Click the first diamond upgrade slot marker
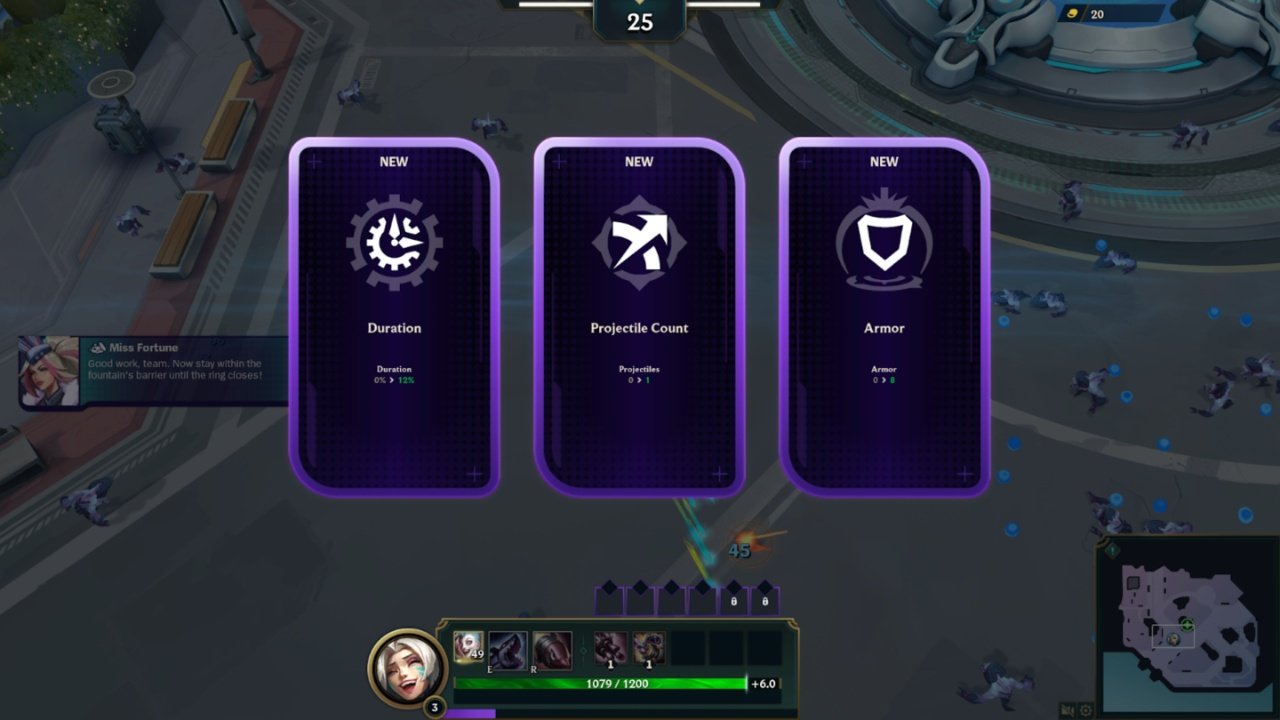1280x720 pixels. 608,585
